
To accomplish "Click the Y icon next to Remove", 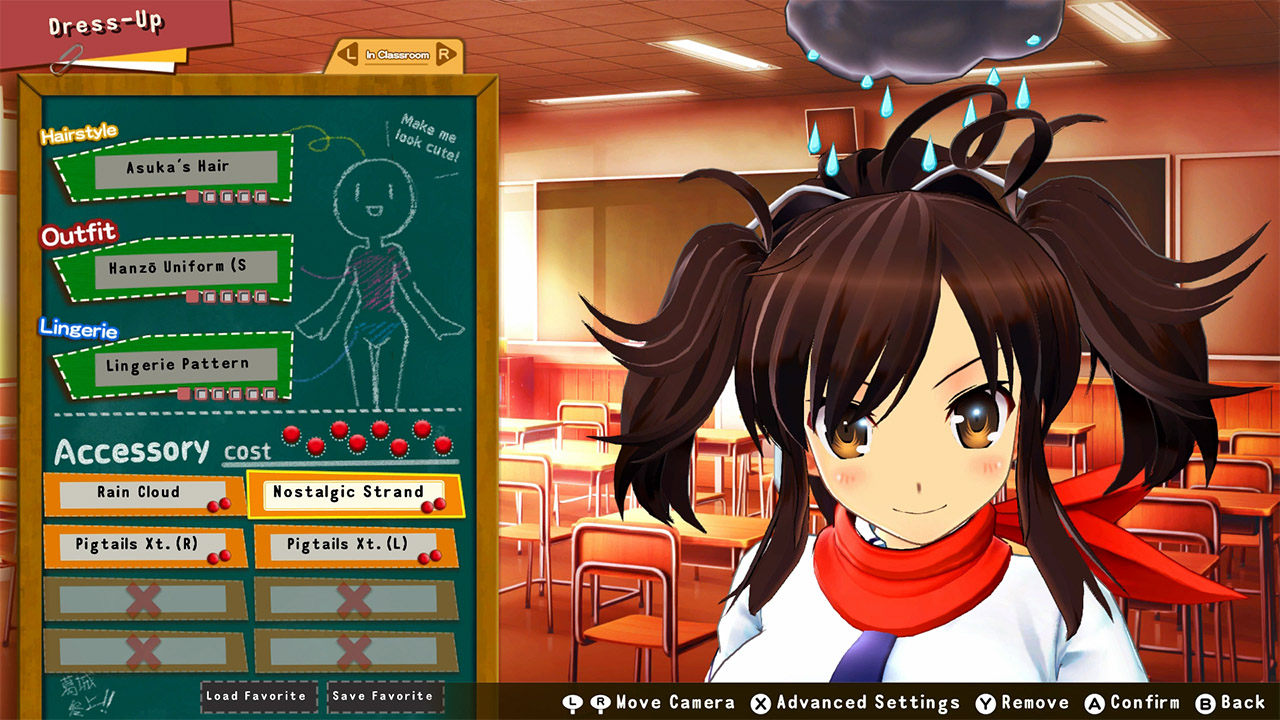I will click(x=985, y=702).
